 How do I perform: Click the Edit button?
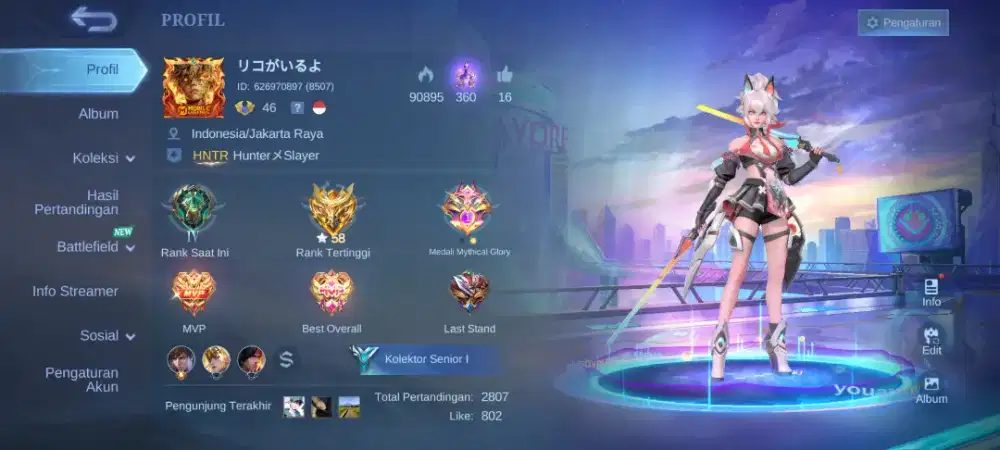[x=931, y=340]
